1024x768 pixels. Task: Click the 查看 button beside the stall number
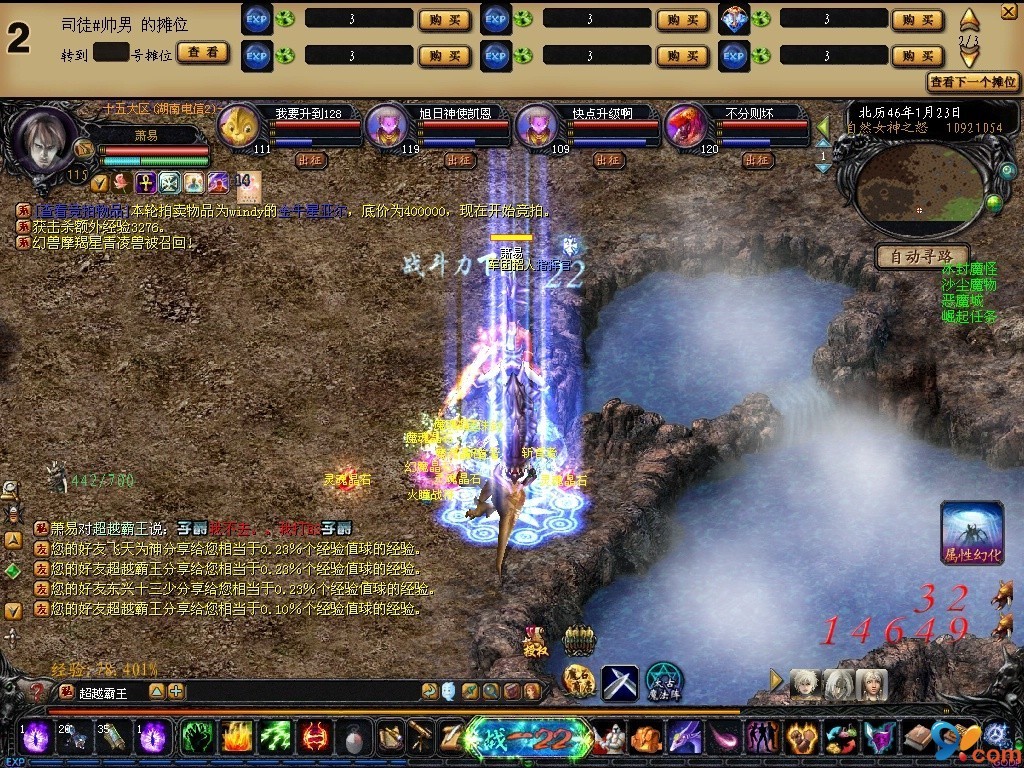coord(204,52)
